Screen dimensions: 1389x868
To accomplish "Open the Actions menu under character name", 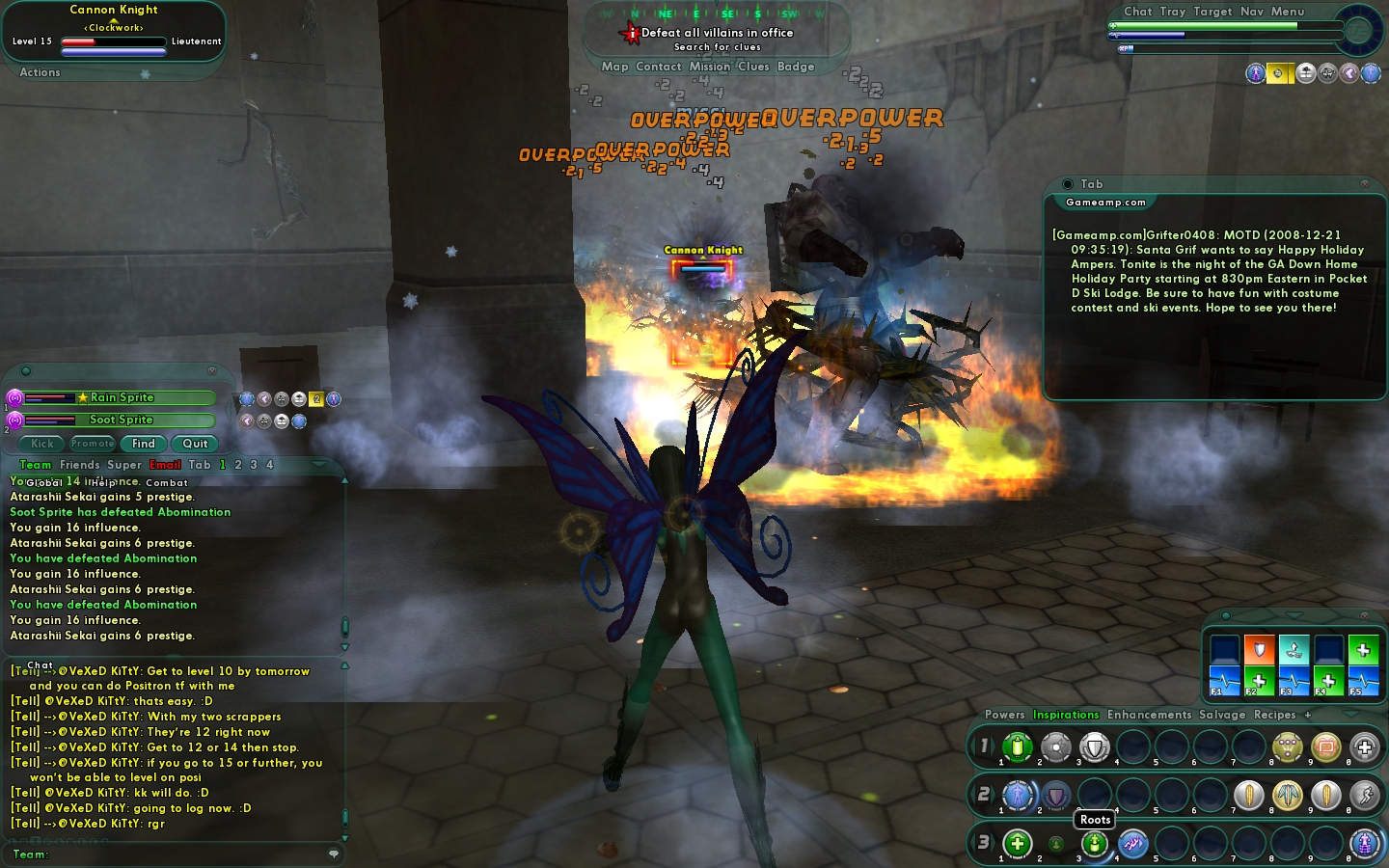I will (x=40, y=72).
